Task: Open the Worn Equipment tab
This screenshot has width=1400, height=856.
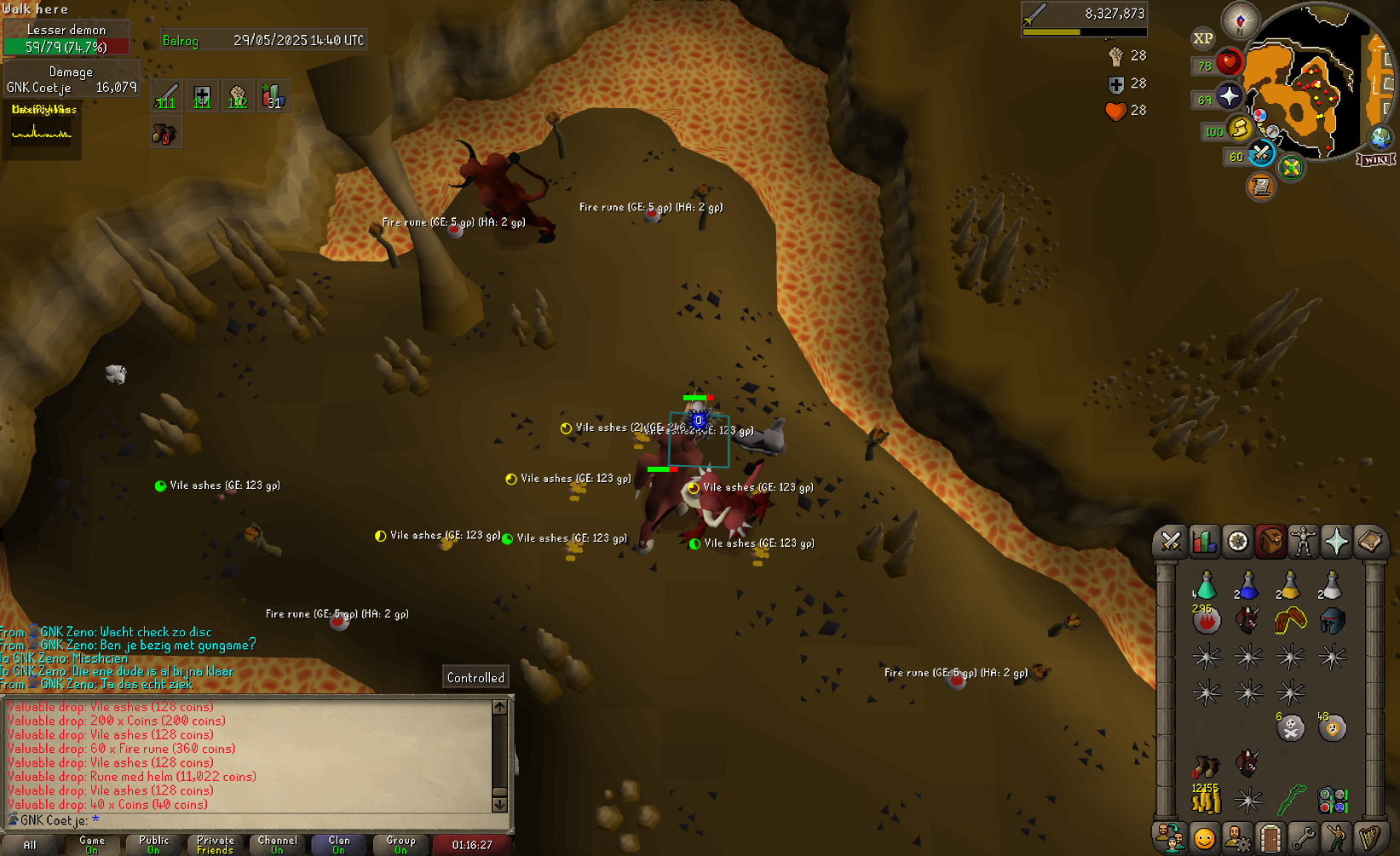Action: (x=1303, y=542)
